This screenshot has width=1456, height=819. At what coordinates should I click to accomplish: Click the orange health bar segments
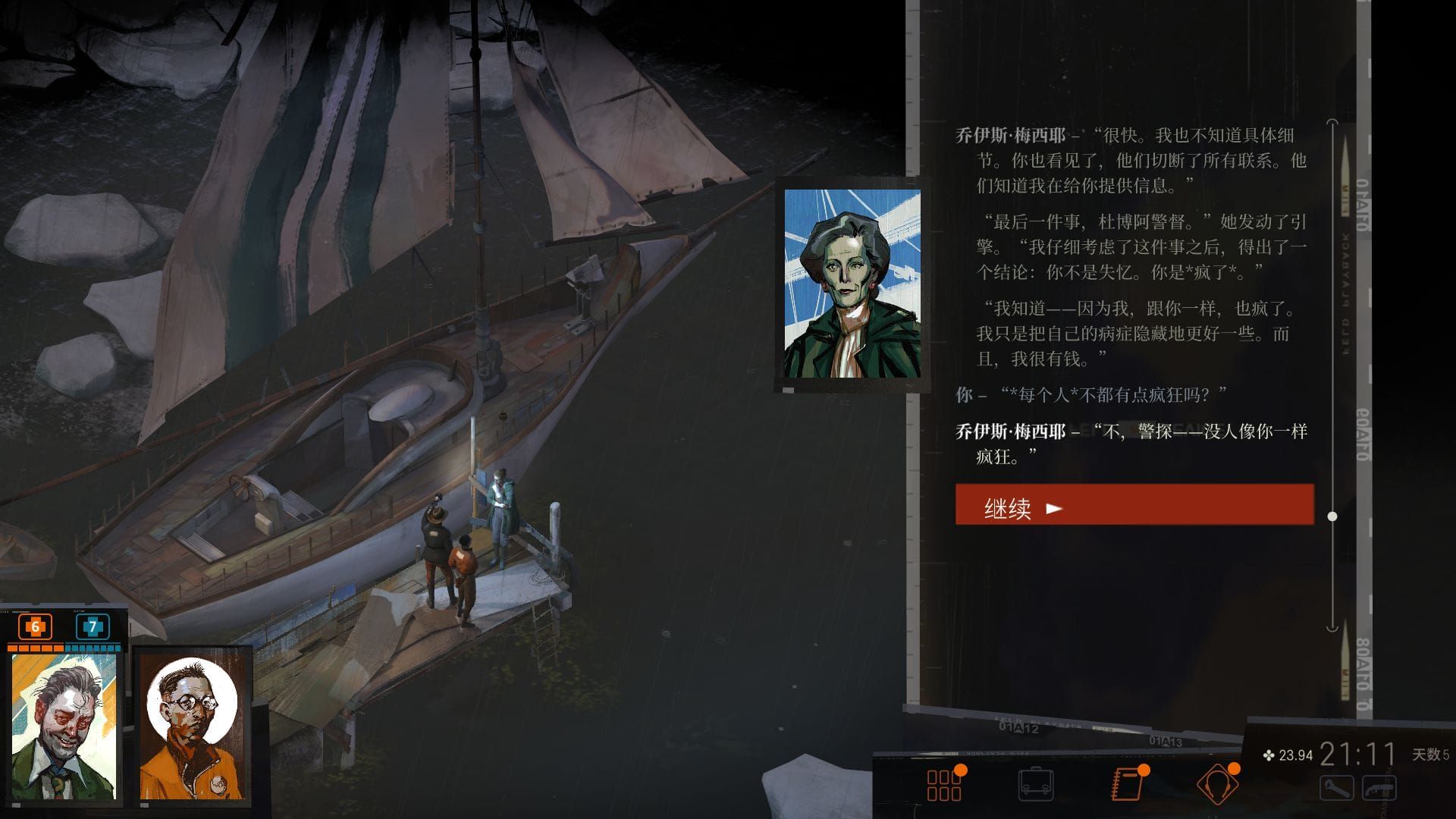(x=36, y=648)
